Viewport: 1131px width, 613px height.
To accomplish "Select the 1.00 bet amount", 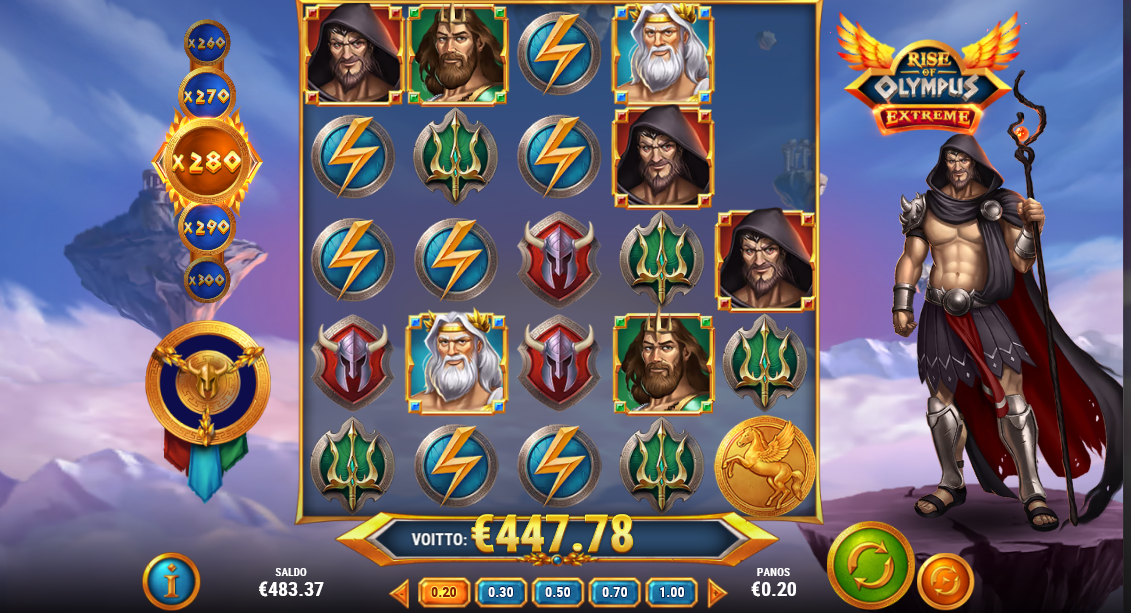I will click(x=671, y=592).
